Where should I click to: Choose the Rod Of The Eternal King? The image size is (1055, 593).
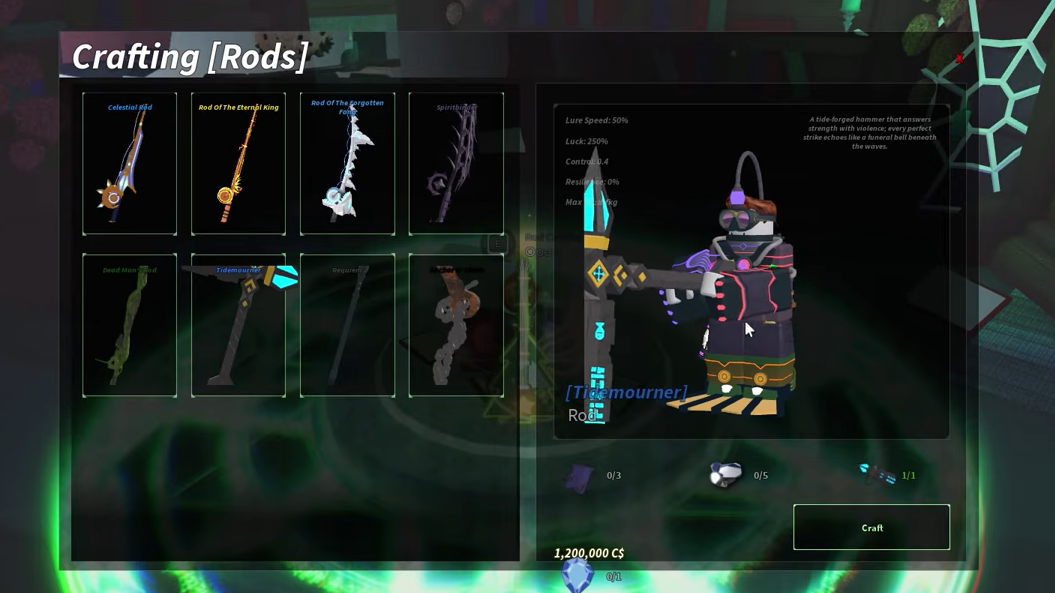(238, 164)
